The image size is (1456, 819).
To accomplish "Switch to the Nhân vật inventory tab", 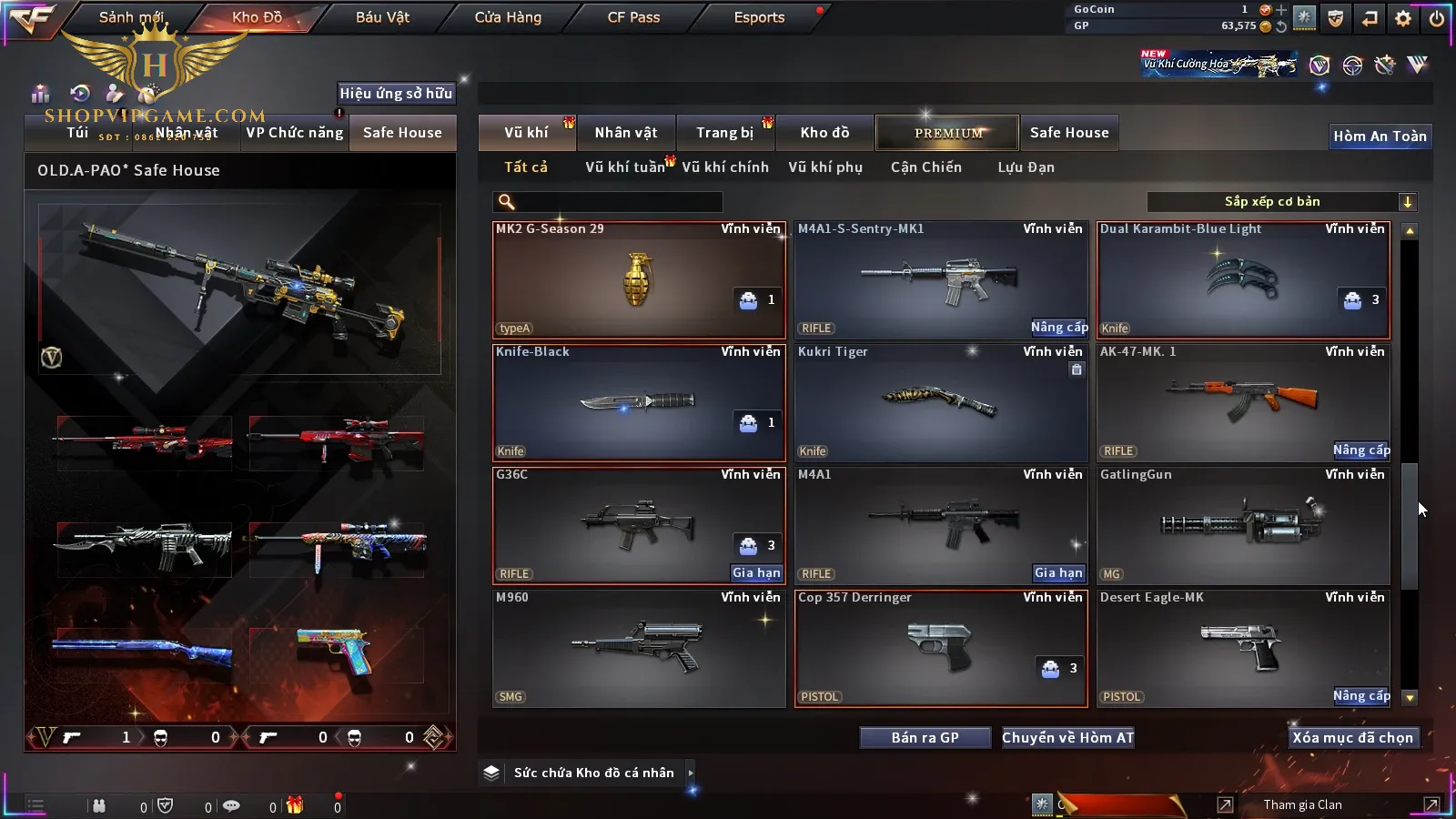I will click(626, 133).
